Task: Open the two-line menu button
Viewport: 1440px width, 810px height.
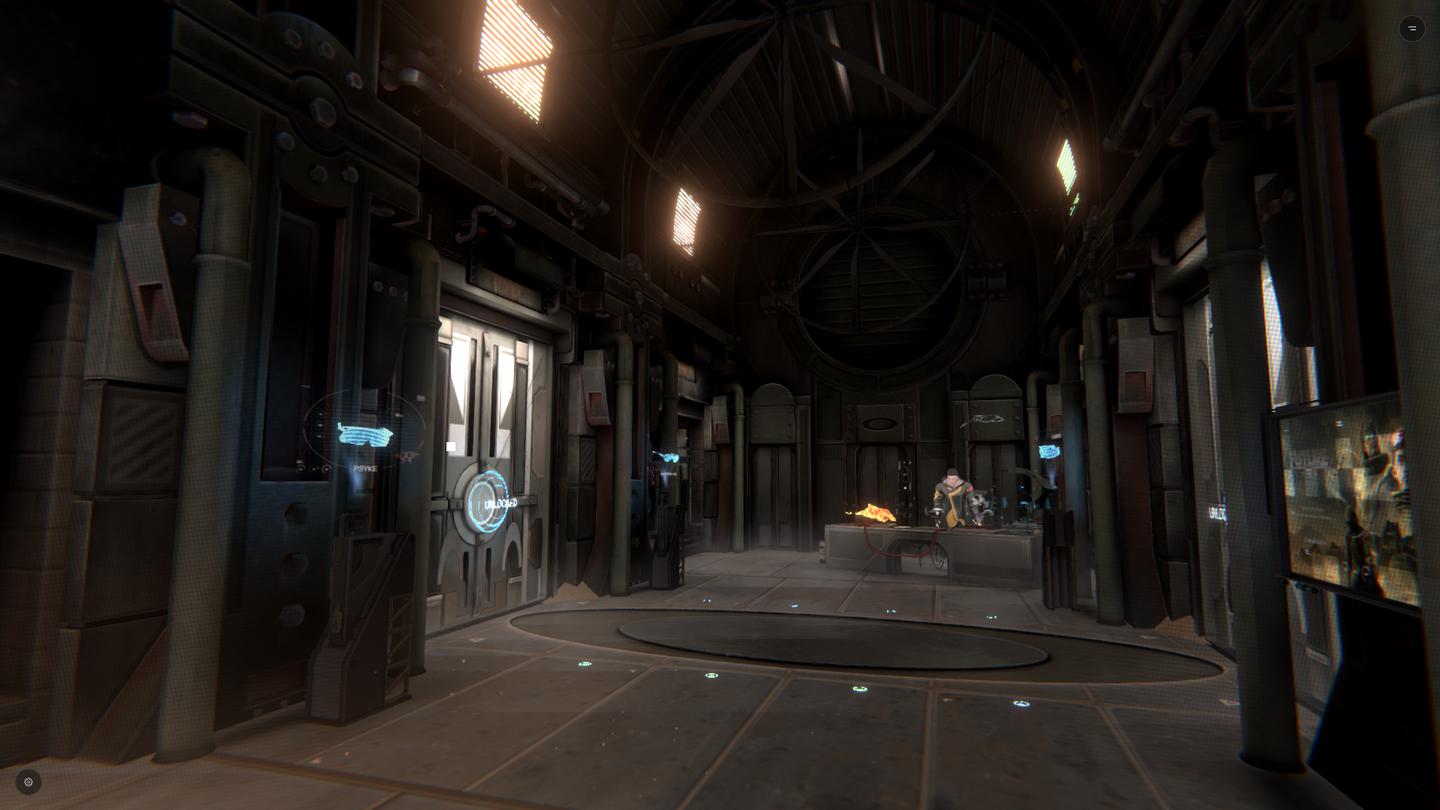Action: (x=1412, y=28)
